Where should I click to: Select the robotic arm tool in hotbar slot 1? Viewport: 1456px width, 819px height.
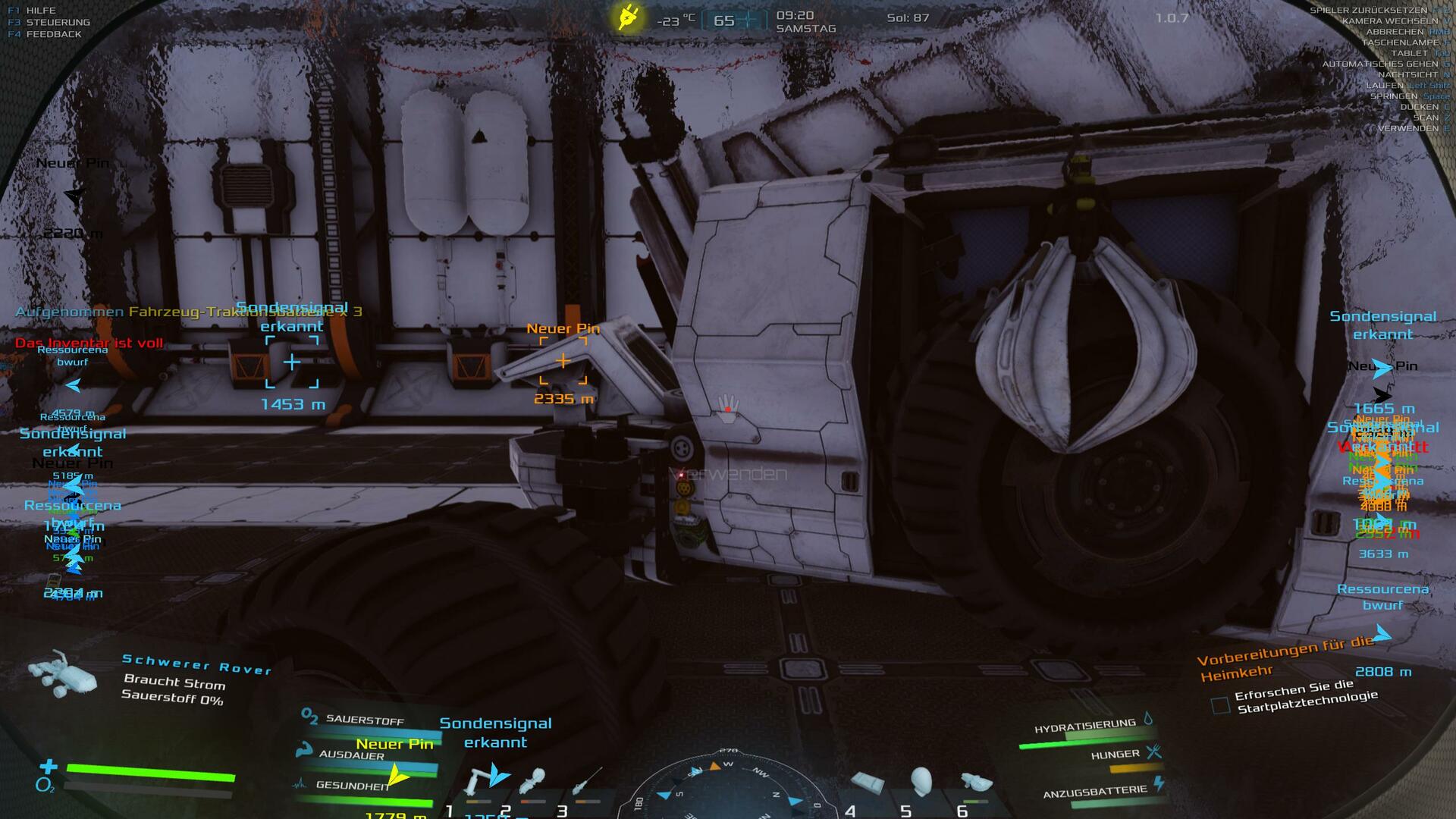click(479, 783)
